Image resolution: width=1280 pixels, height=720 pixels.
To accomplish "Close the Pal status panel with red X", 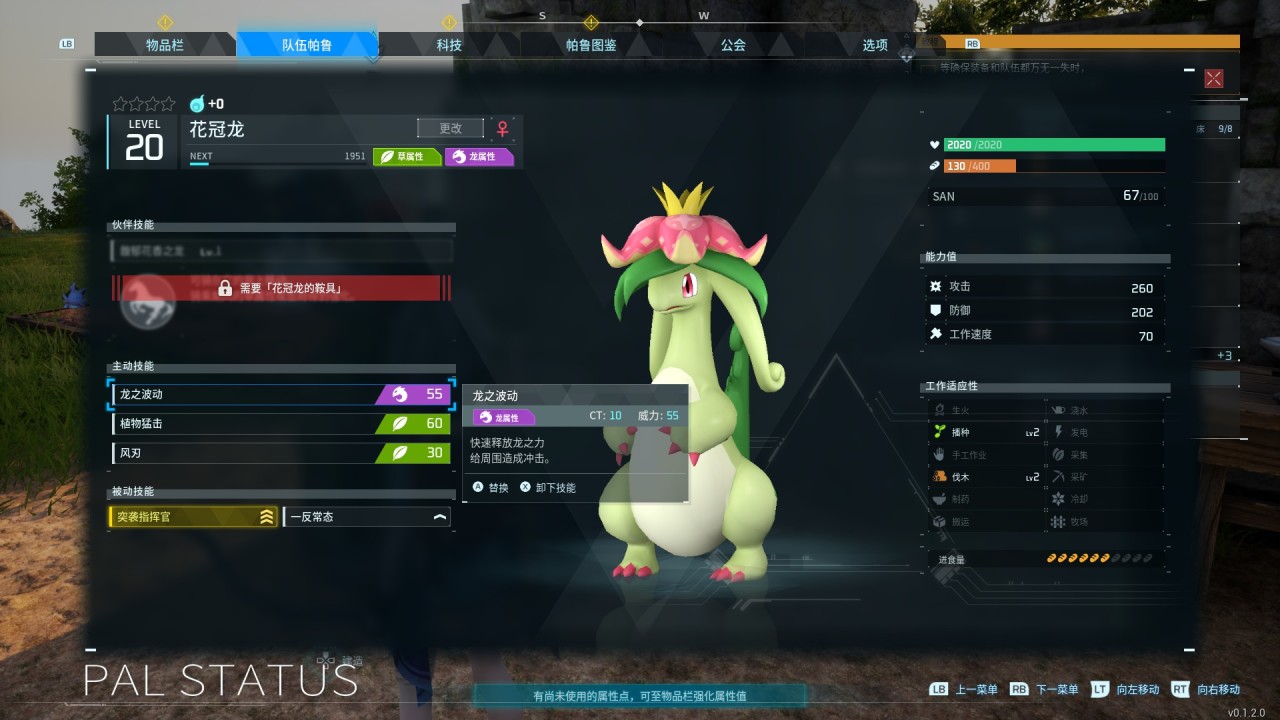I will coord(1214,79).
